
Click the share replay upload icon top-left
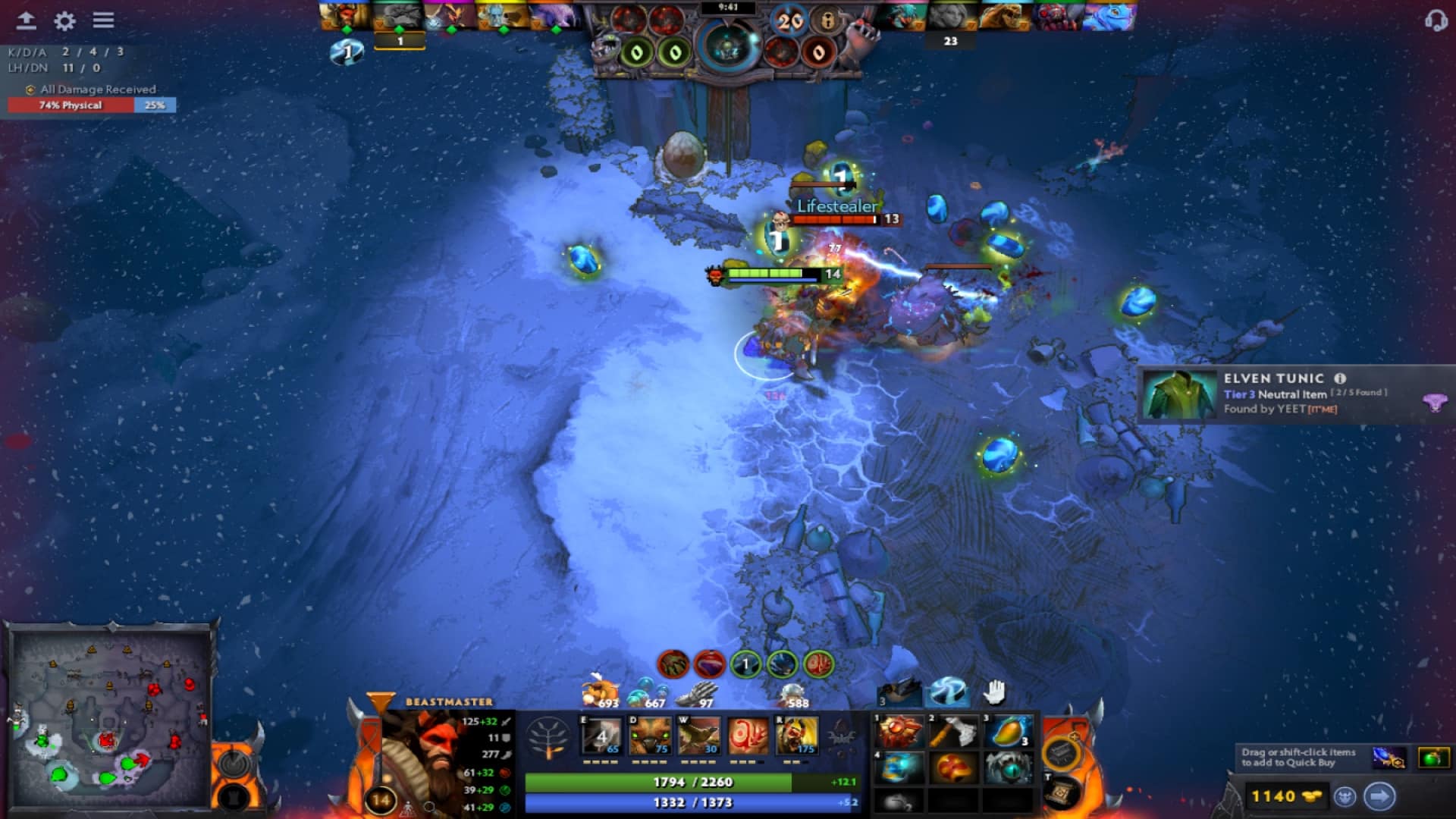coord(28,20)
